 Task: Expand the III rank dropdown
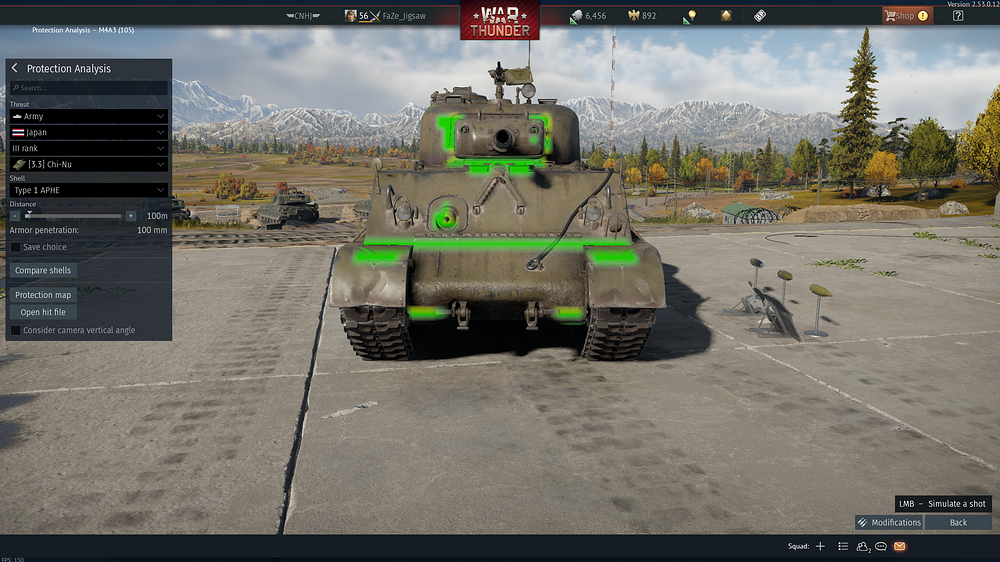tap(88, 148)
